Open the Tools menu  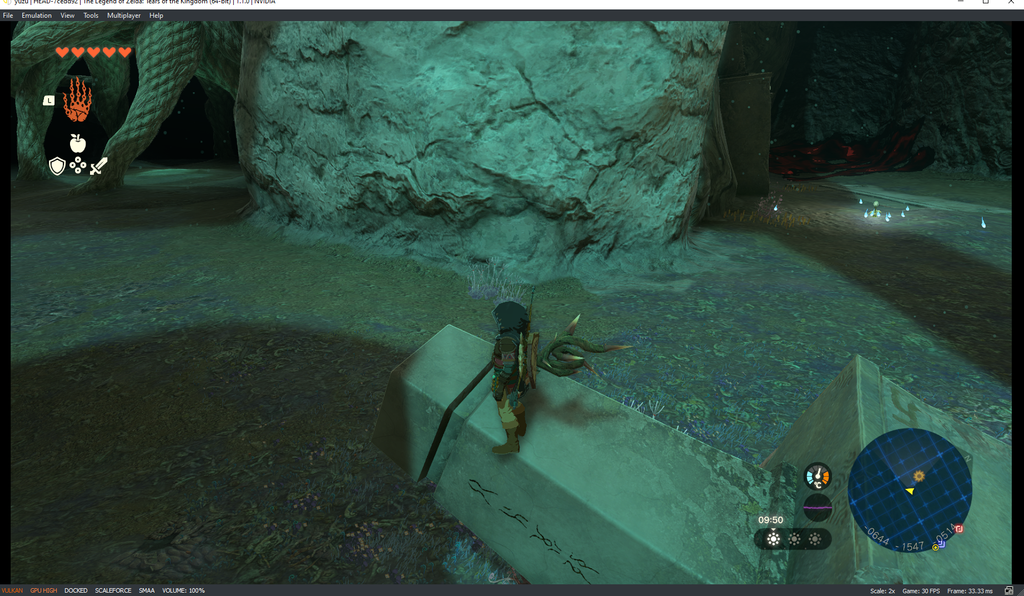click(x=91, y=16)
